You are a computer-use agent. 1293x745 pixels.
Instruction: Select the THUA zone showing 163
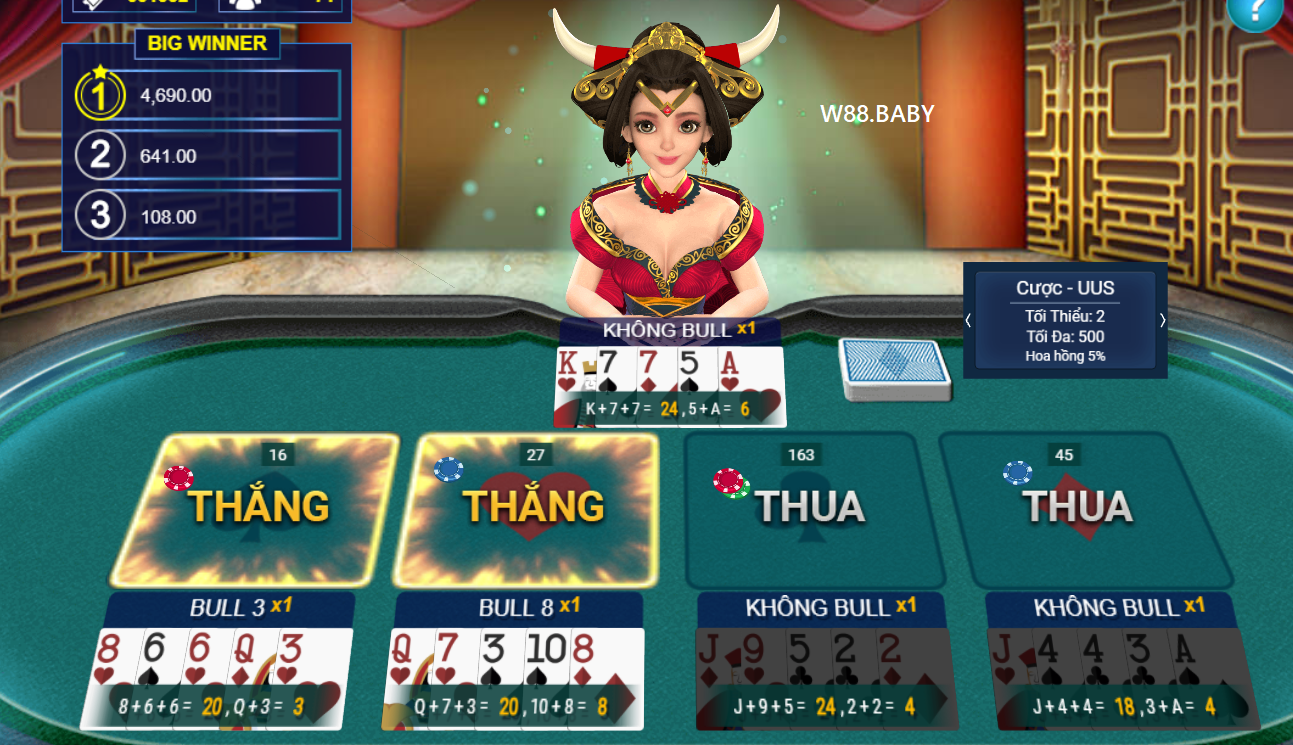click(810, 510)
